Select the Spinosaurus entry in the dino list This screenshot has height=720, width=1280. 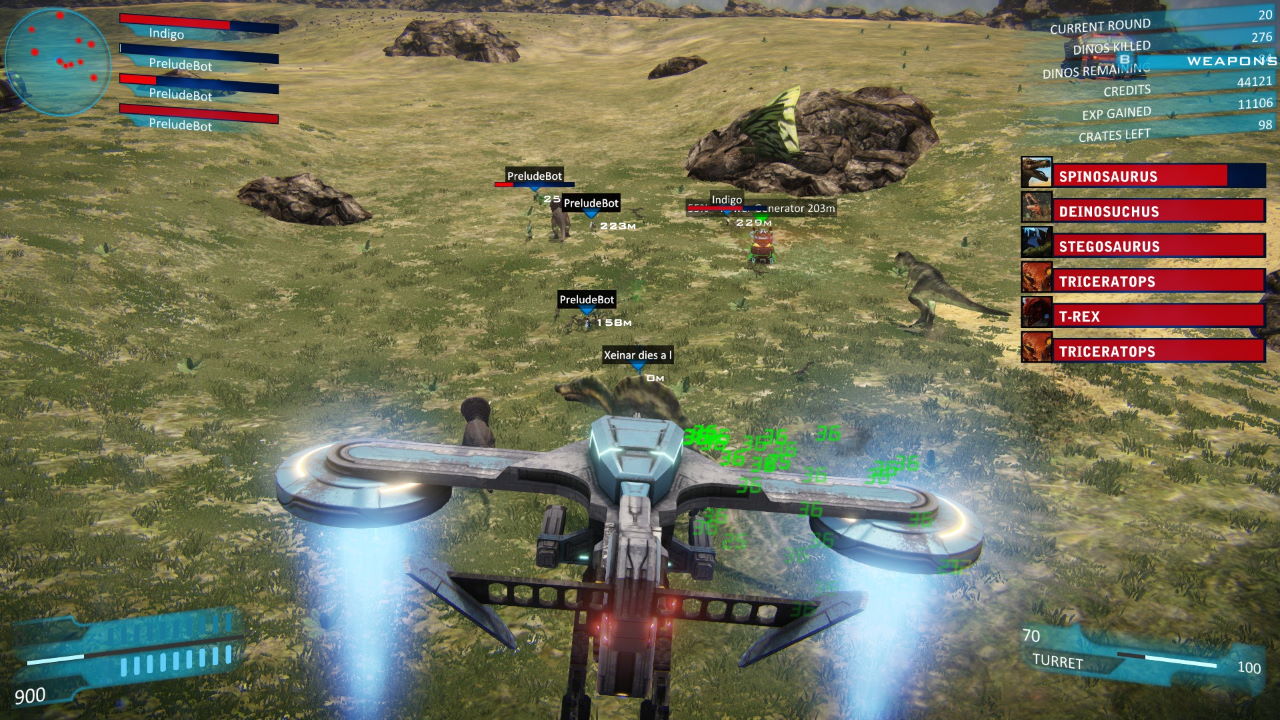[1144, 176]
